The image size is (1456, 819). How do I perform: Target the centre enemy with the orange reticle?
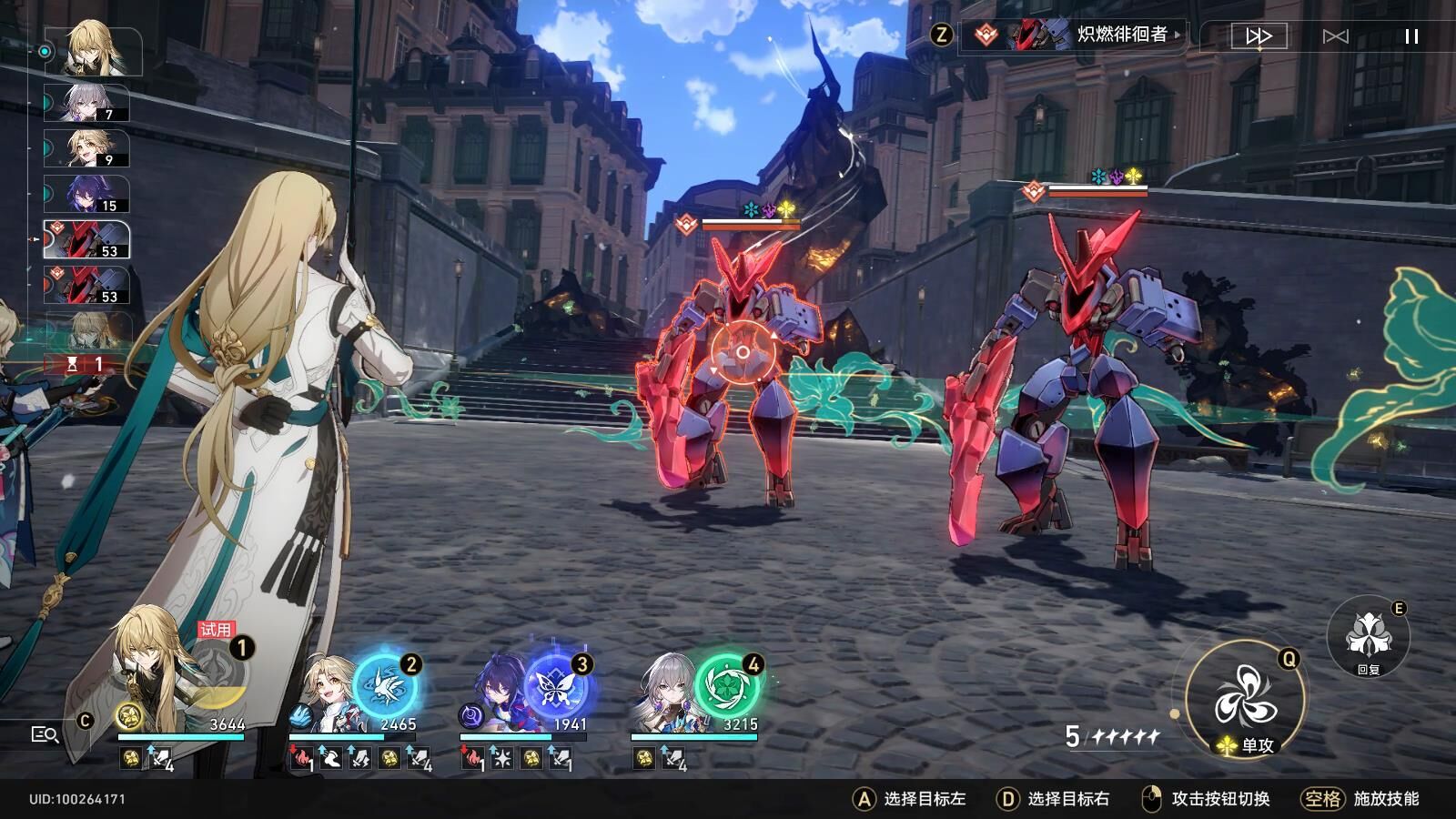pos(743,352)
